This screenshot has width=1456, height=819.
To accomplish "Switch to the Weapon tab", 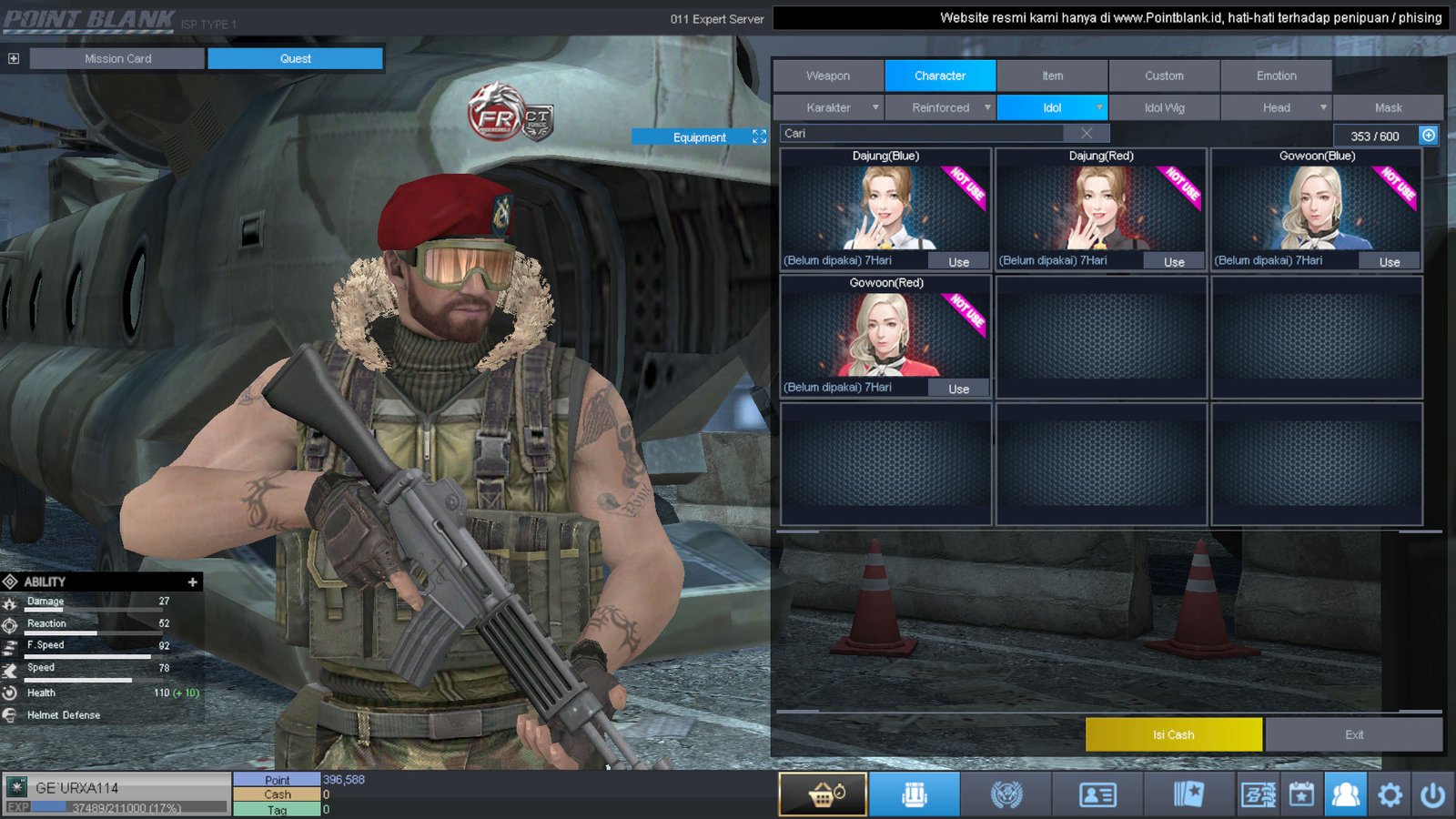I will [x=828, y=76].
